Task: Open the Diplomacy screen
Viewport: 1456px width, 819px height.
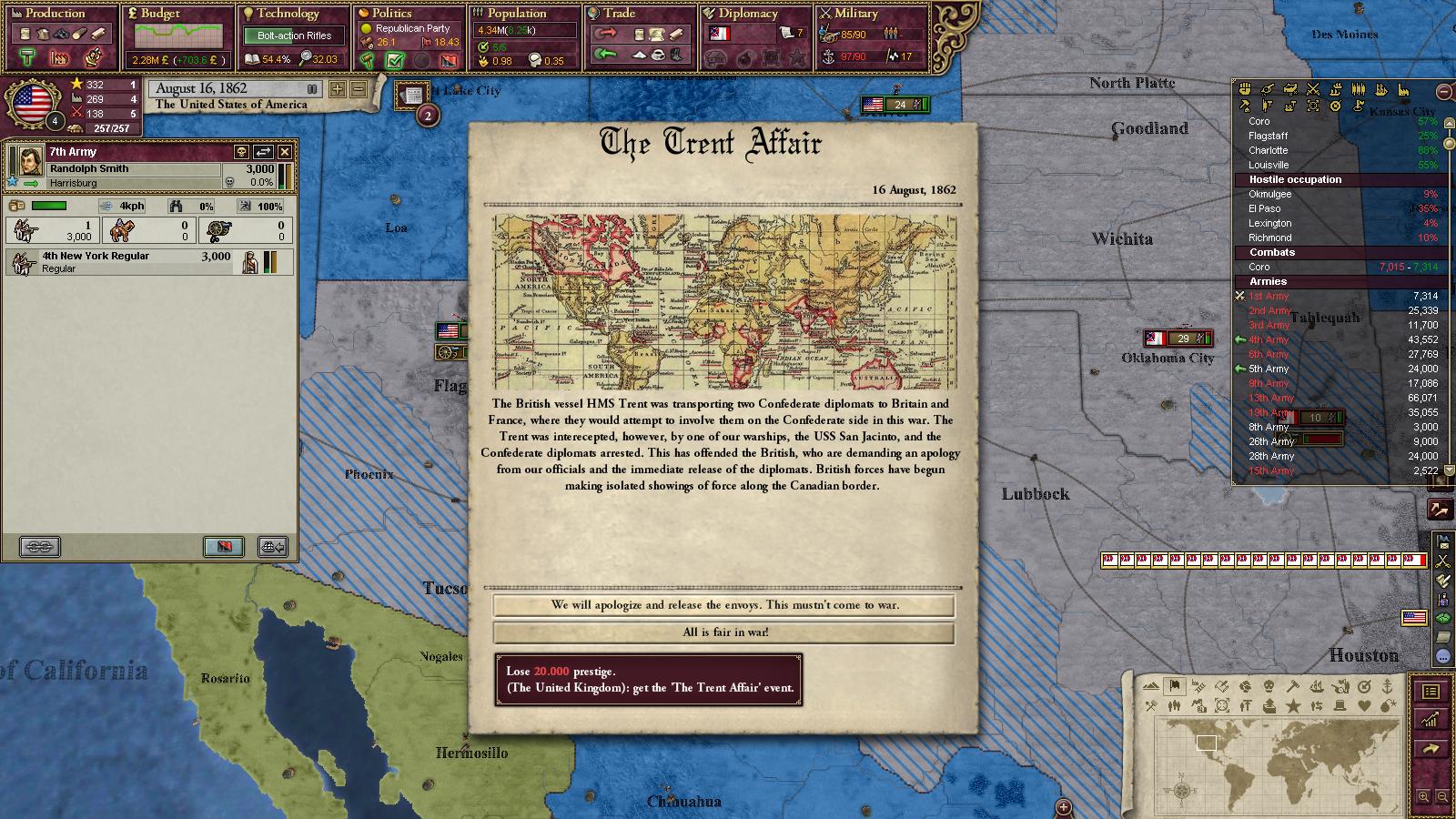Action: (747, 14)
